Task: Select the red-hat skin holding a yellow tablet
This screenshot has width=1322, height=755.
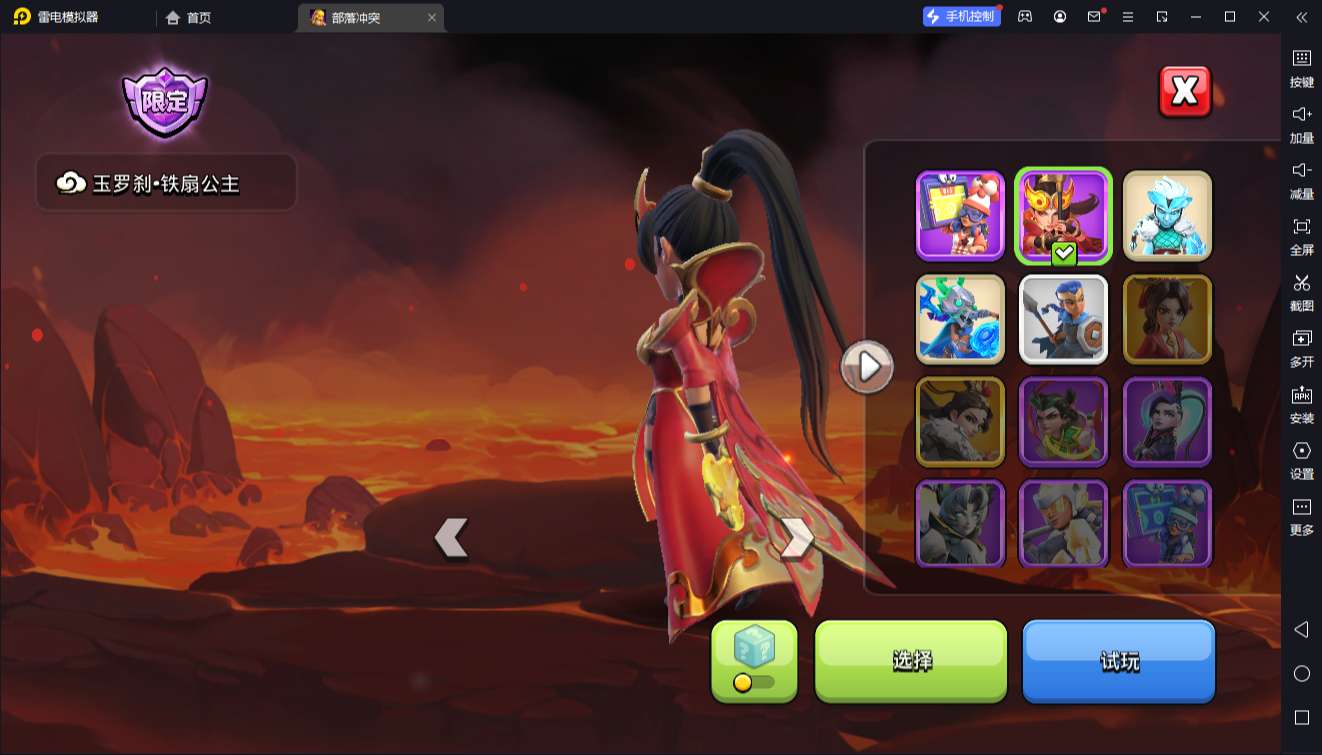Action: coord(960,215)
